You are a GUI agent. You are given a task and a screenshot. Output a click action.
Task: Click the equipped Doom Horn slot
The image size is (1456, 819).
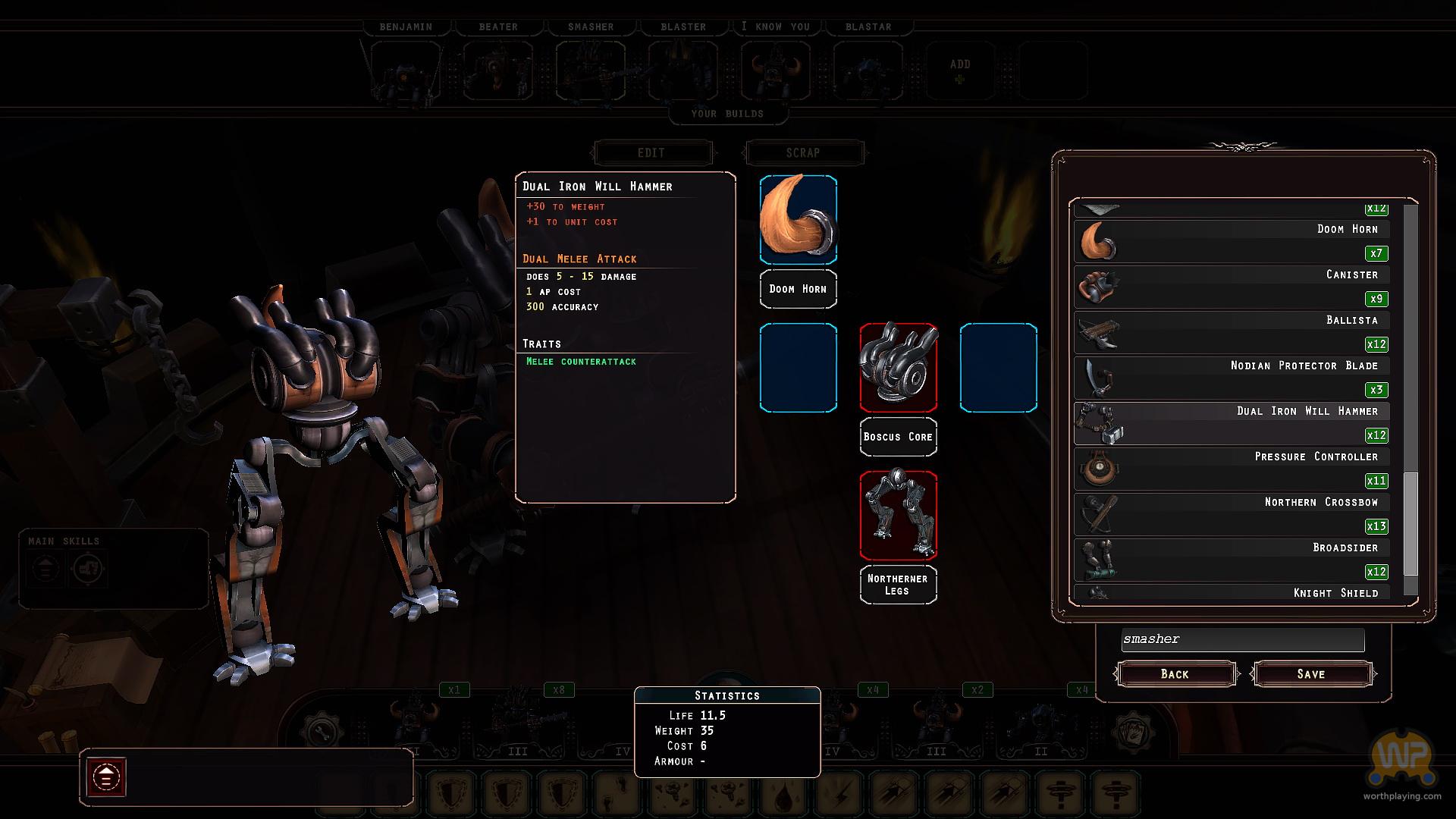798,220
